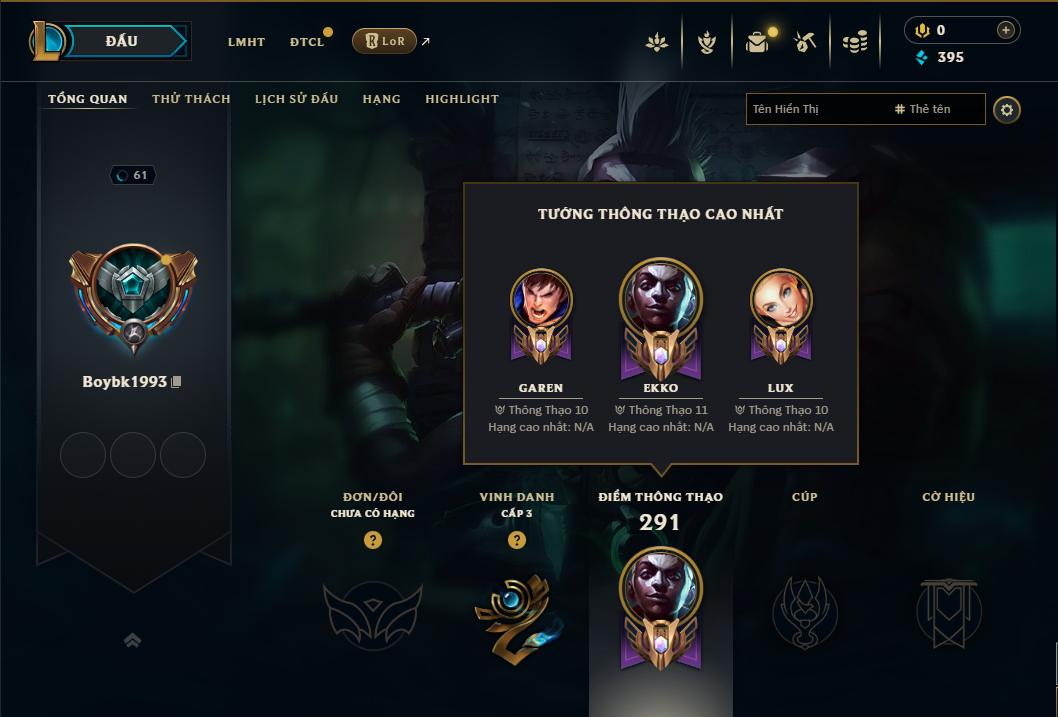
Task: Select the Tổng Quan tab
Action: (x=88, y=99)
